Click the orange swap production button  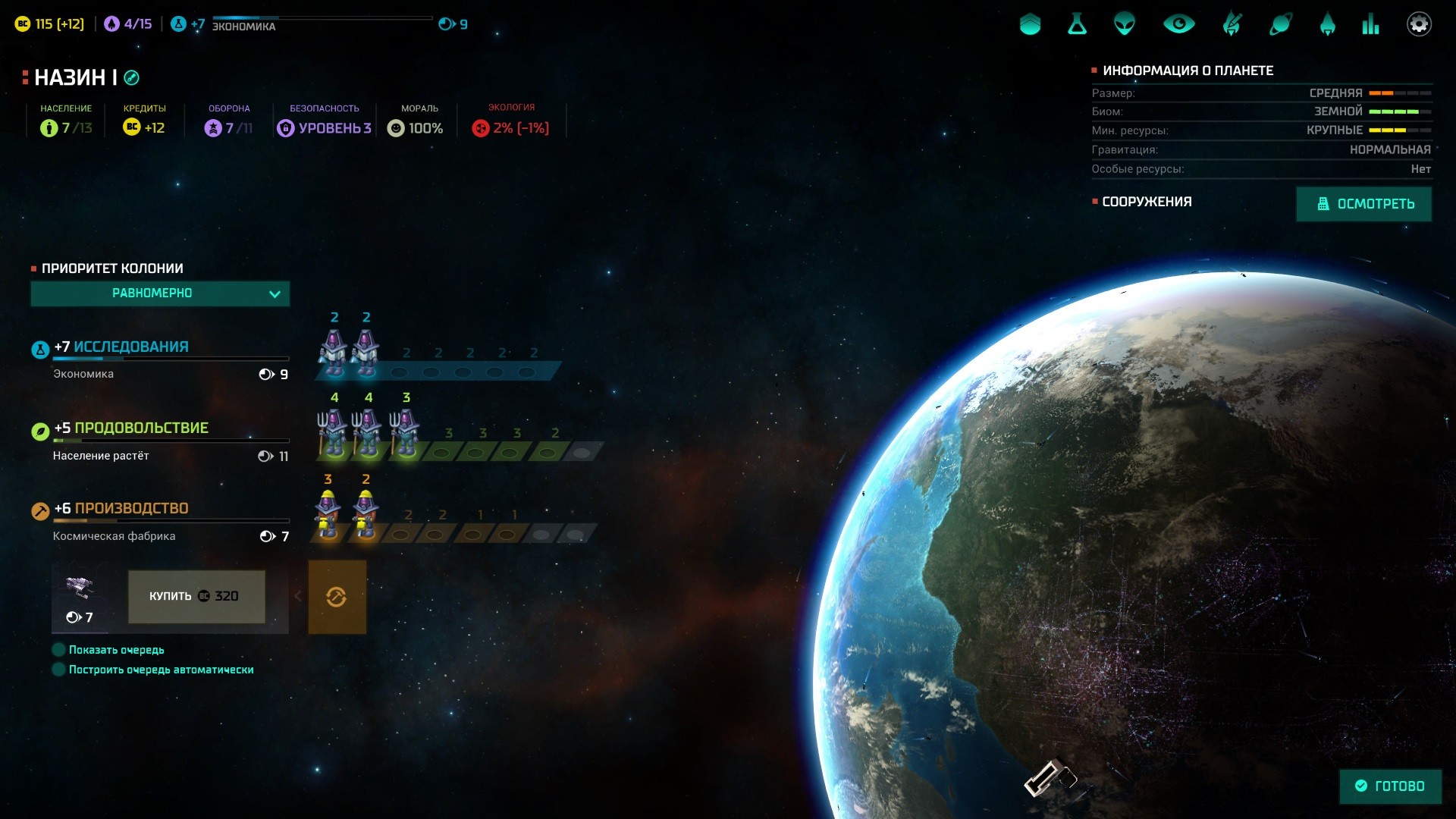337,597
